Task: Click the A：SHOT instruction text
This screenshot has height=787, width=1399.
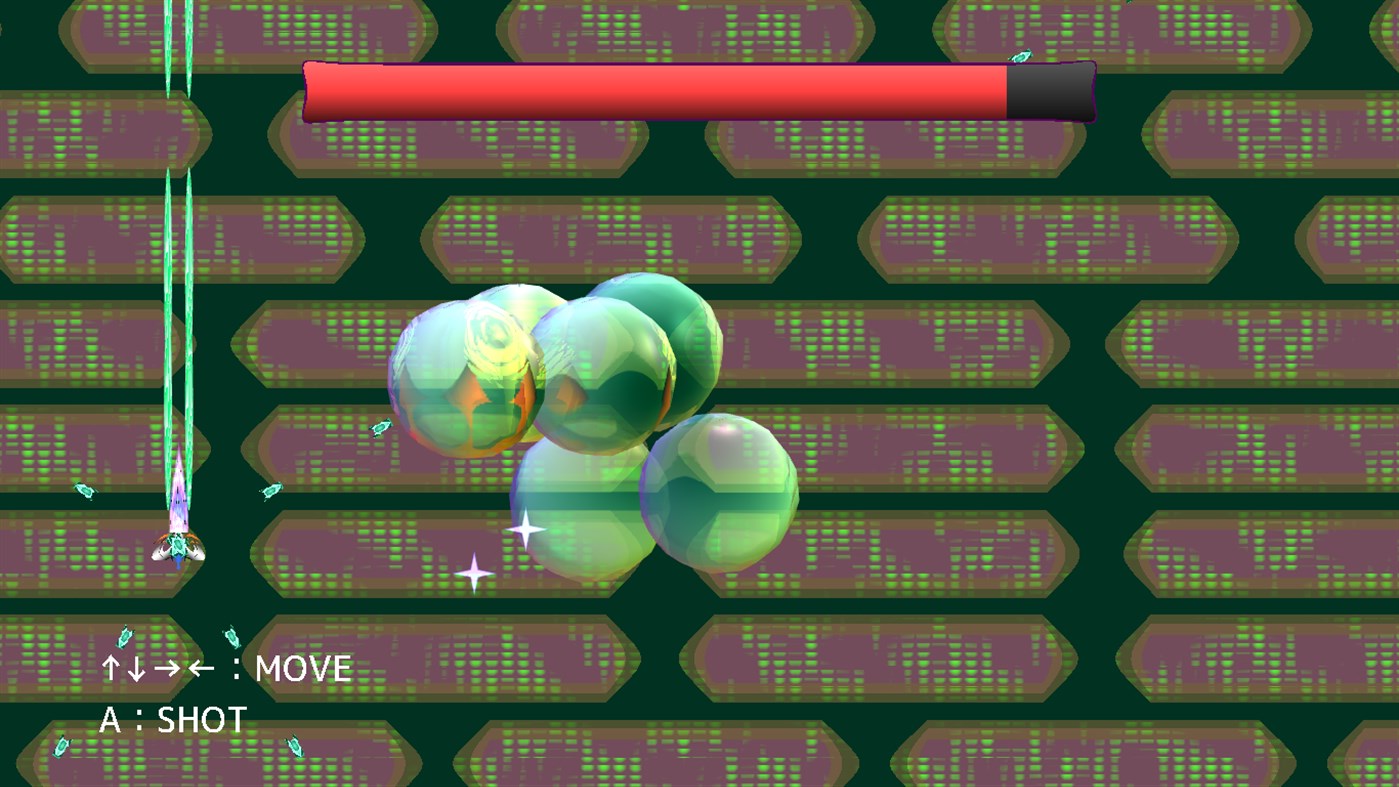Action: click(x=172, y=716)
